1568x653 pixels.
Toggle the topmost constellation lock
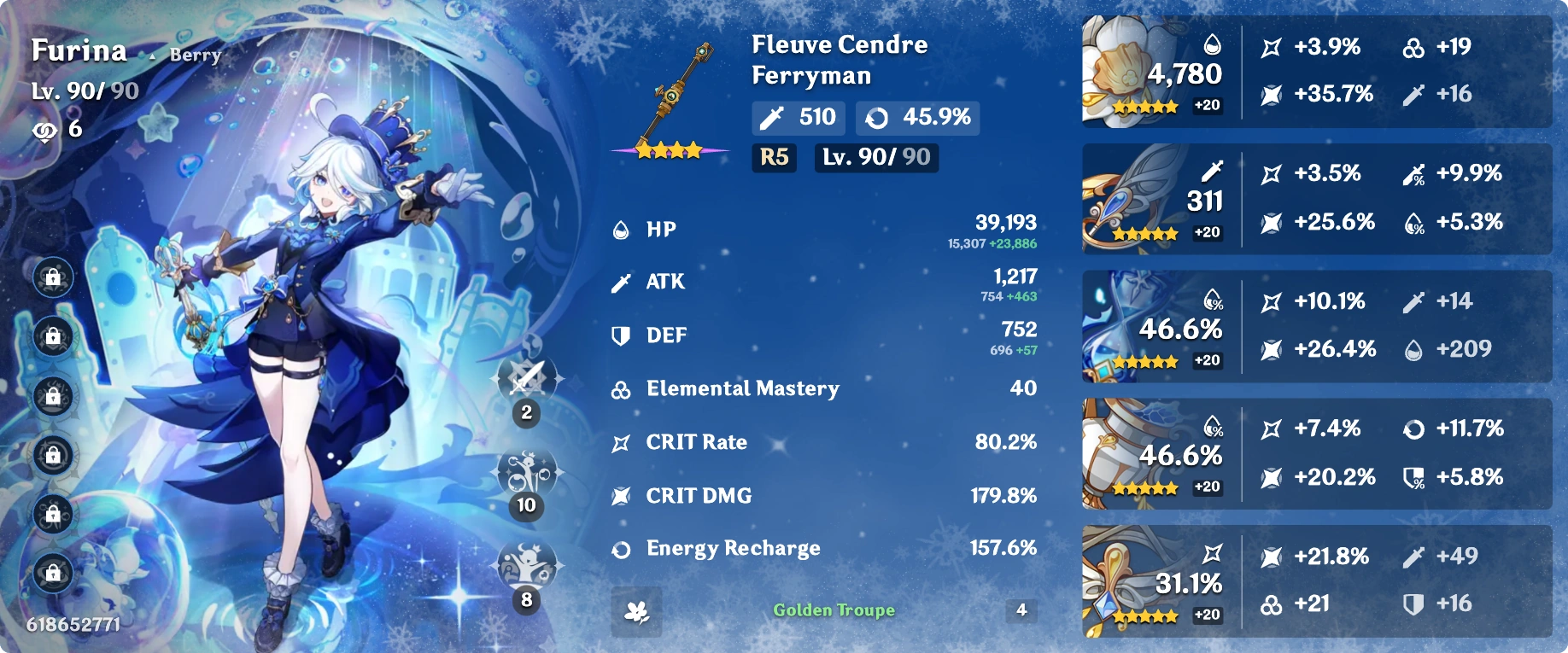point(53,277)
